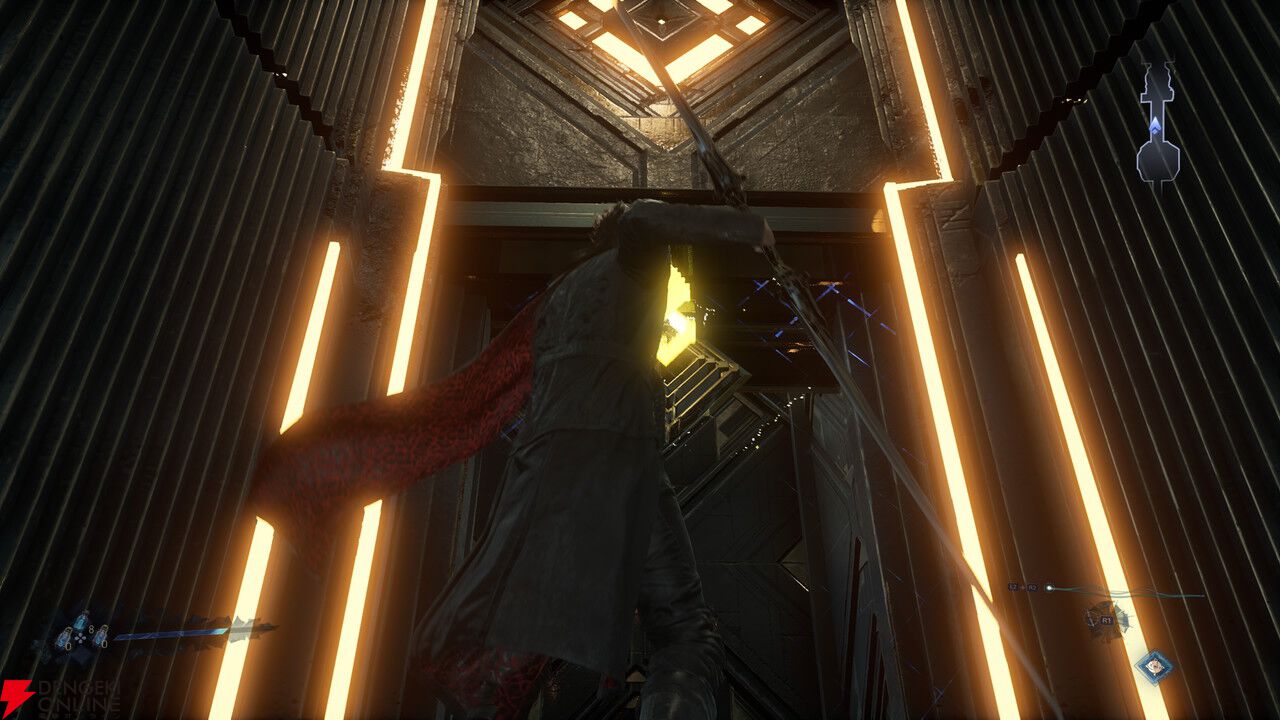
Task: Click the glowing orb on the weapon gauge line
Action: coord(1049,588)
